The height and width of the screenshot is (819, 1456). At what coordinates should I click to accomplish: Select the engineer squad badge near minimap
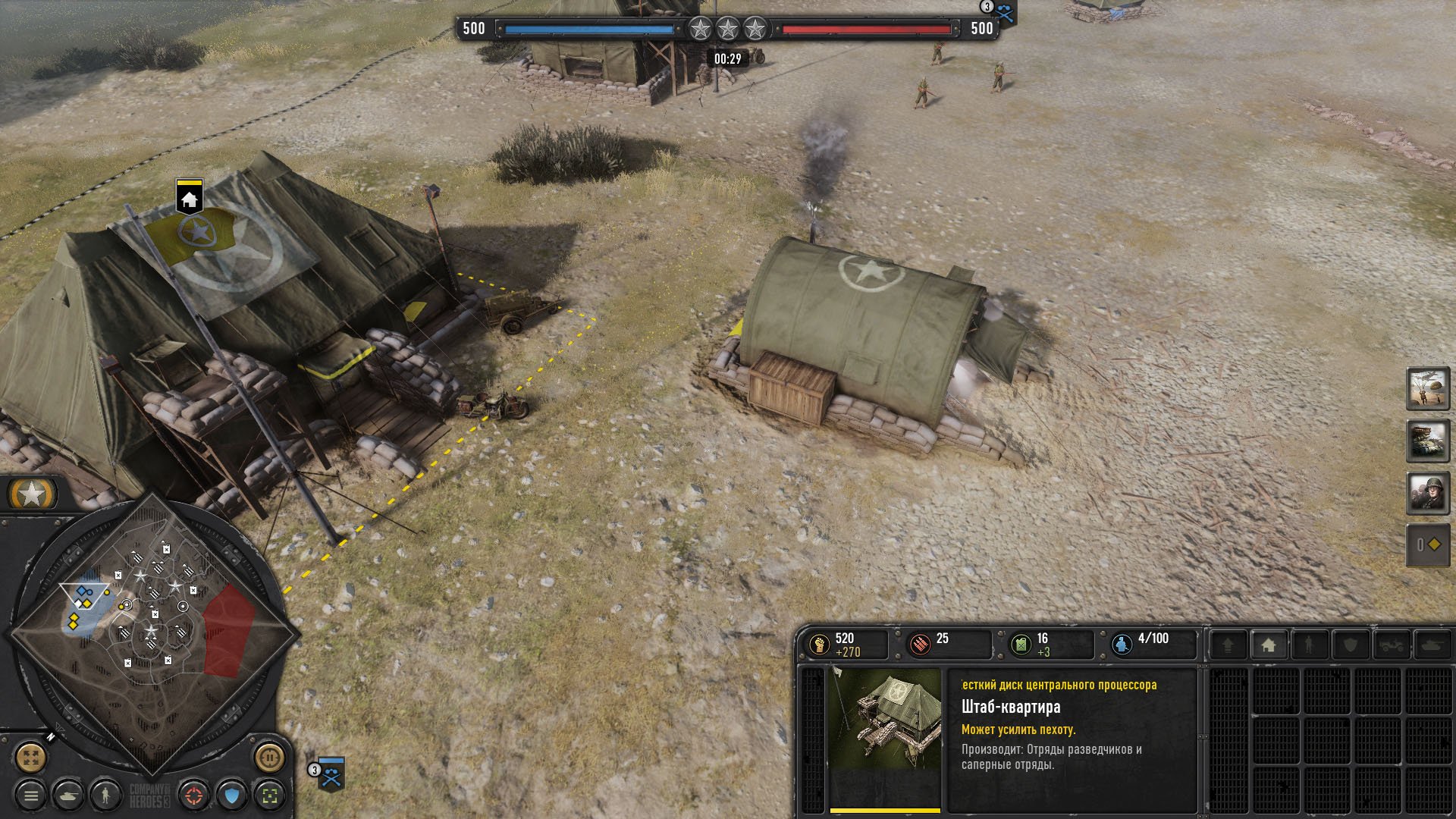331,774
